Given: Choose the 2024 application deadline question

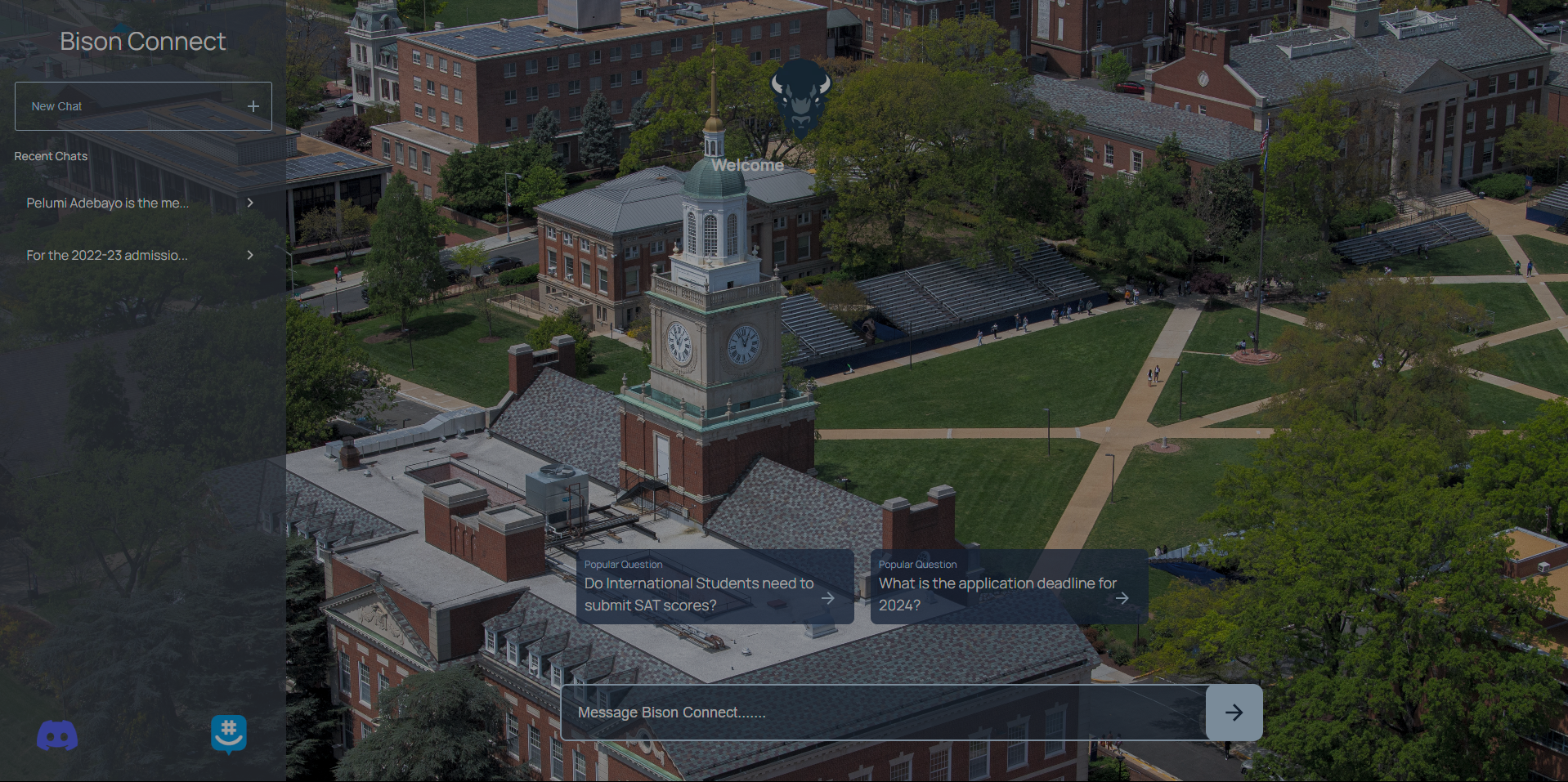Looking at the screenshot, I should coord(1009,587).
